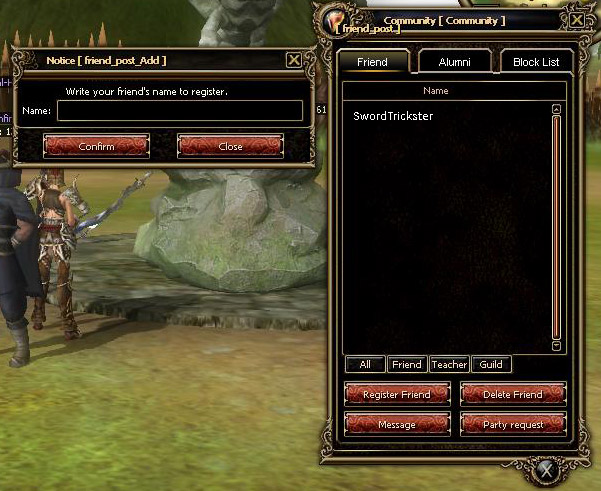Filter the list by All
The height and width of the screenshot is (491, 601).
365,365
